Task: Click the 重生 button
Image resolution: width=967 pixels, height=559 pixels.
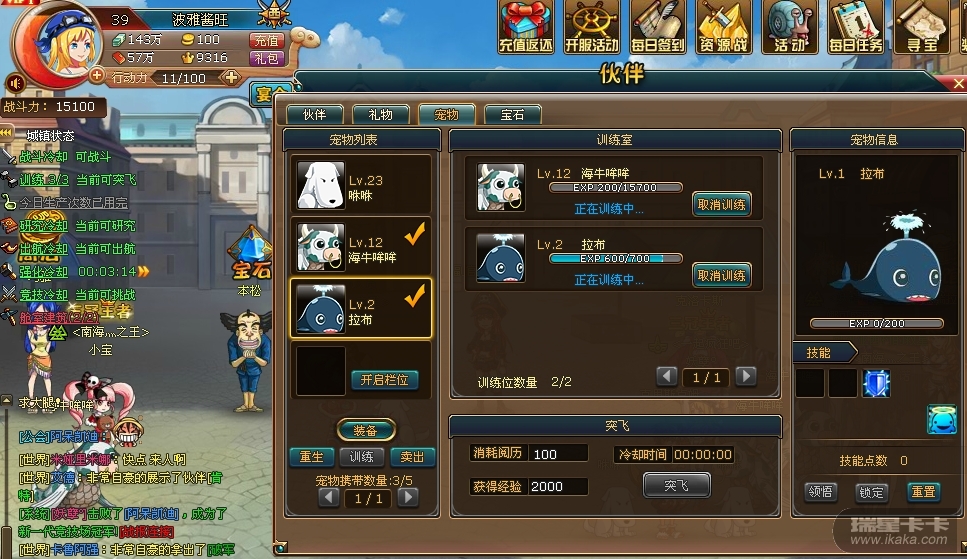Action: point(312,457)
